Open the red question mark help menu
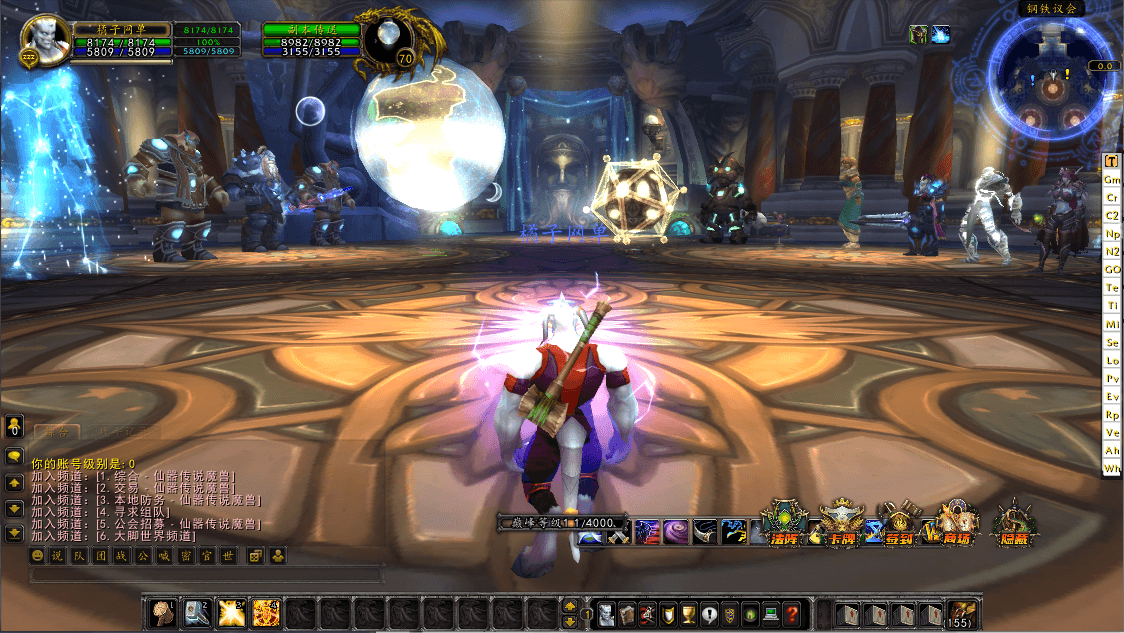Screen dimensions: 1124x633 pos(791,612)
